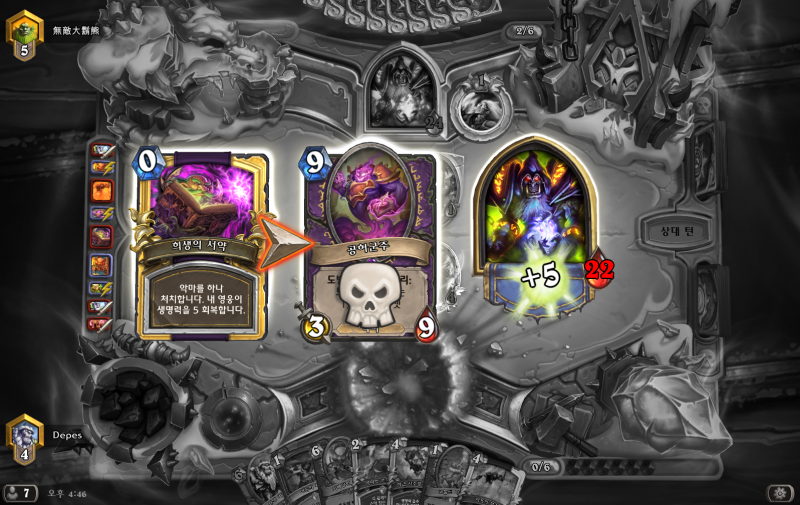Screen dimensions: 800x505
Task: Click the opponent's rank 5 badge
Action: click(x=24, y=35)
